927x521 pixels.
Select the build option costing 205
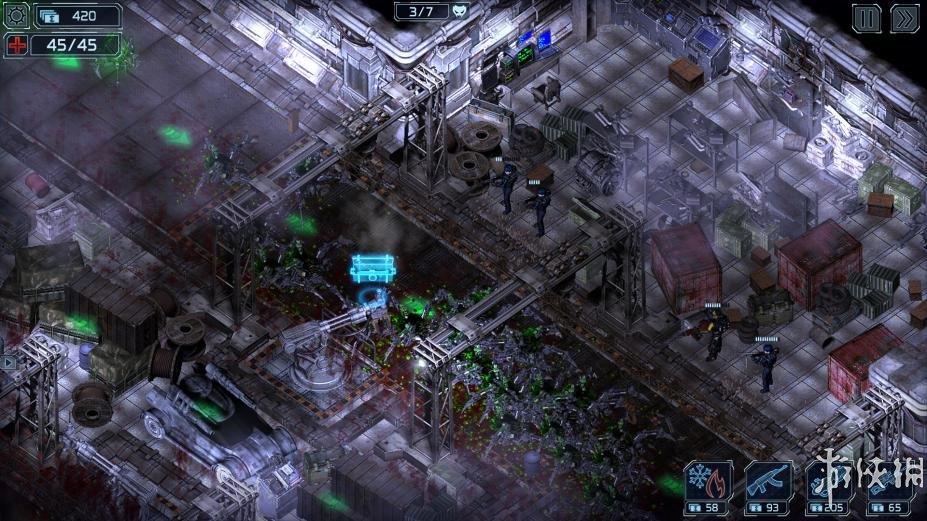click(829, 485)
